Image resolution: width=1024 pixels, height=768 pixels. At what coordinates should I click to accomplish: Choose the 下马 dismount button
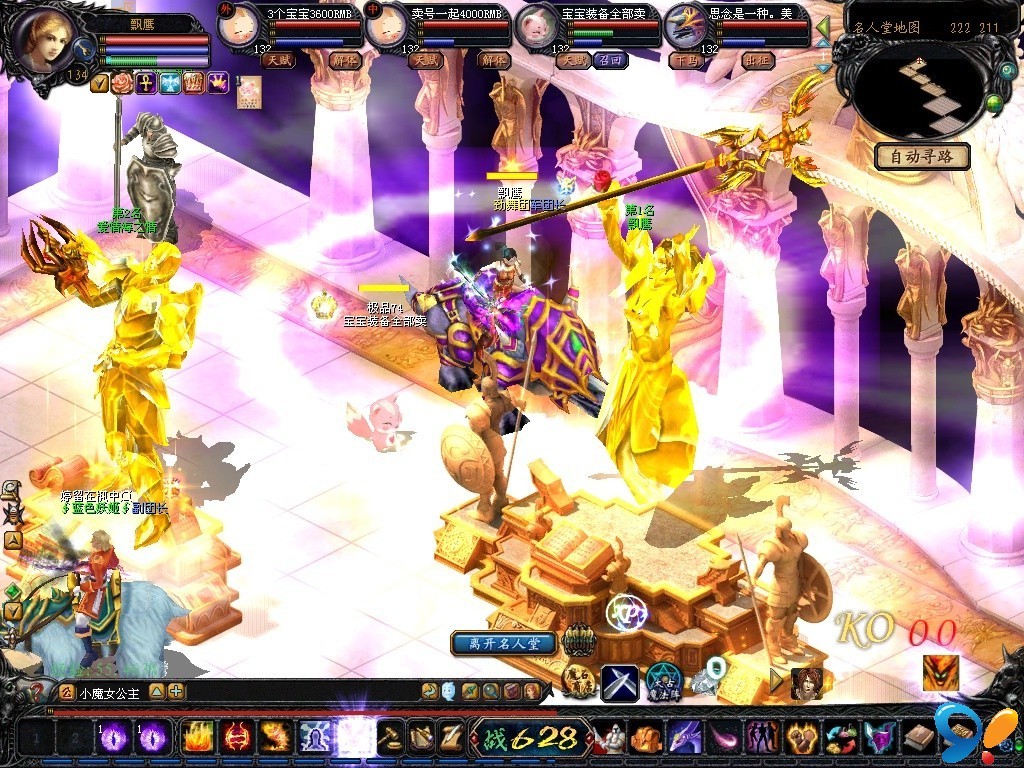685,60
